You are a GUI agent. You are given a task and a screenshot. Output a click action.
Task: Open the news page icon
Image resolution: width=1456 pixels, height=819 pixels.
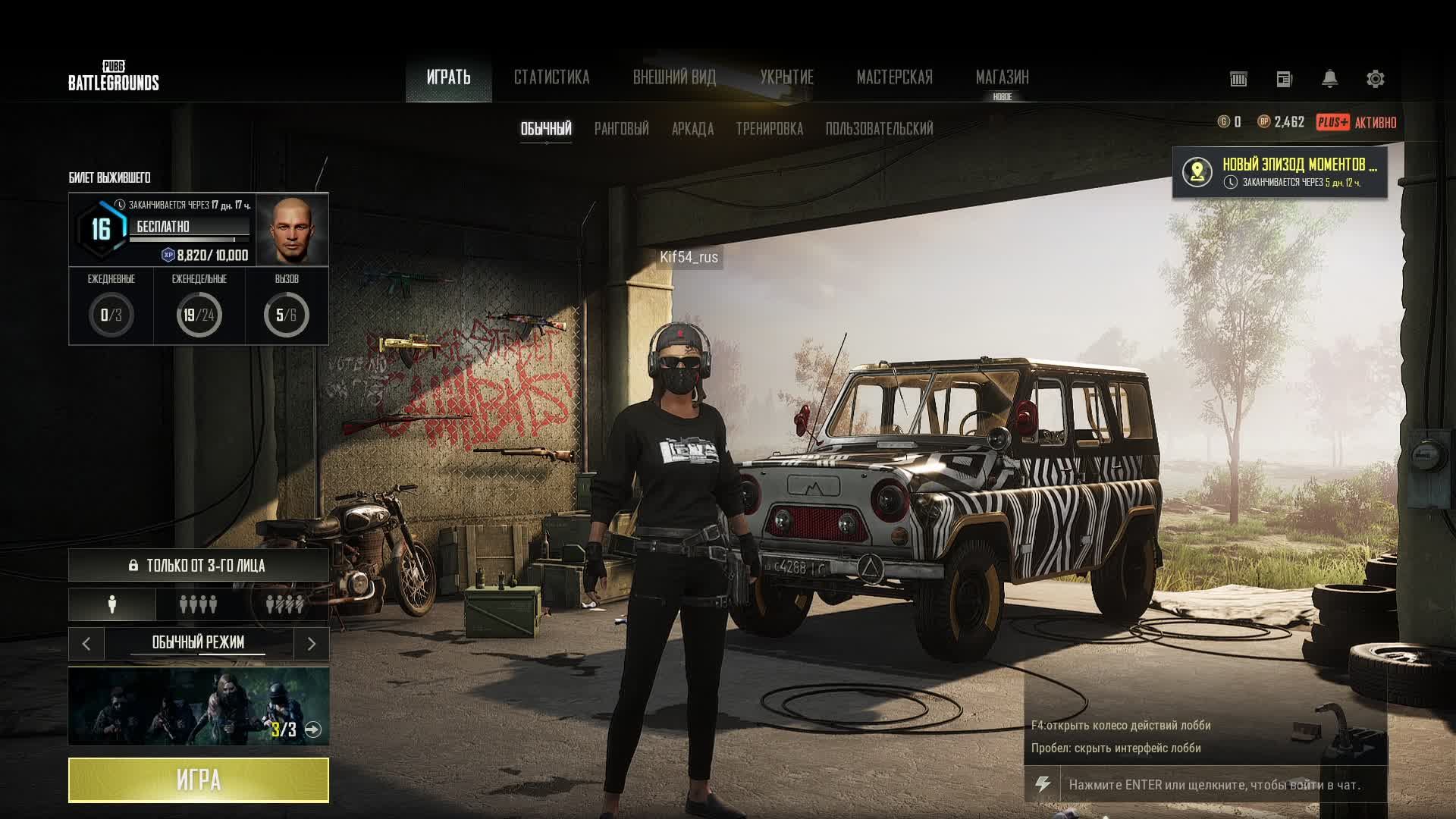[1284, 79]
